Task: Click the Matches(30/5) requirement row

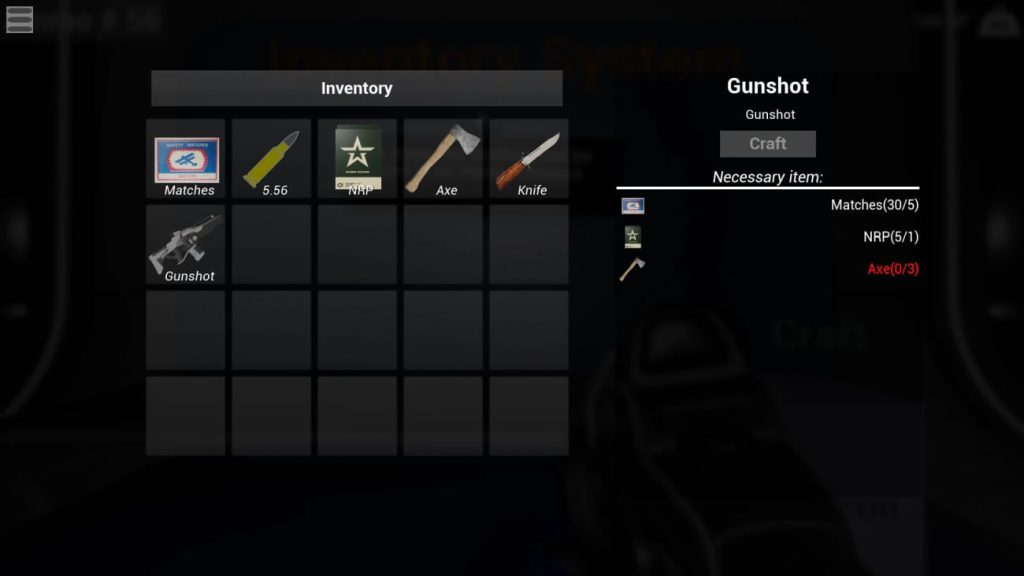Action: [768, 206]
